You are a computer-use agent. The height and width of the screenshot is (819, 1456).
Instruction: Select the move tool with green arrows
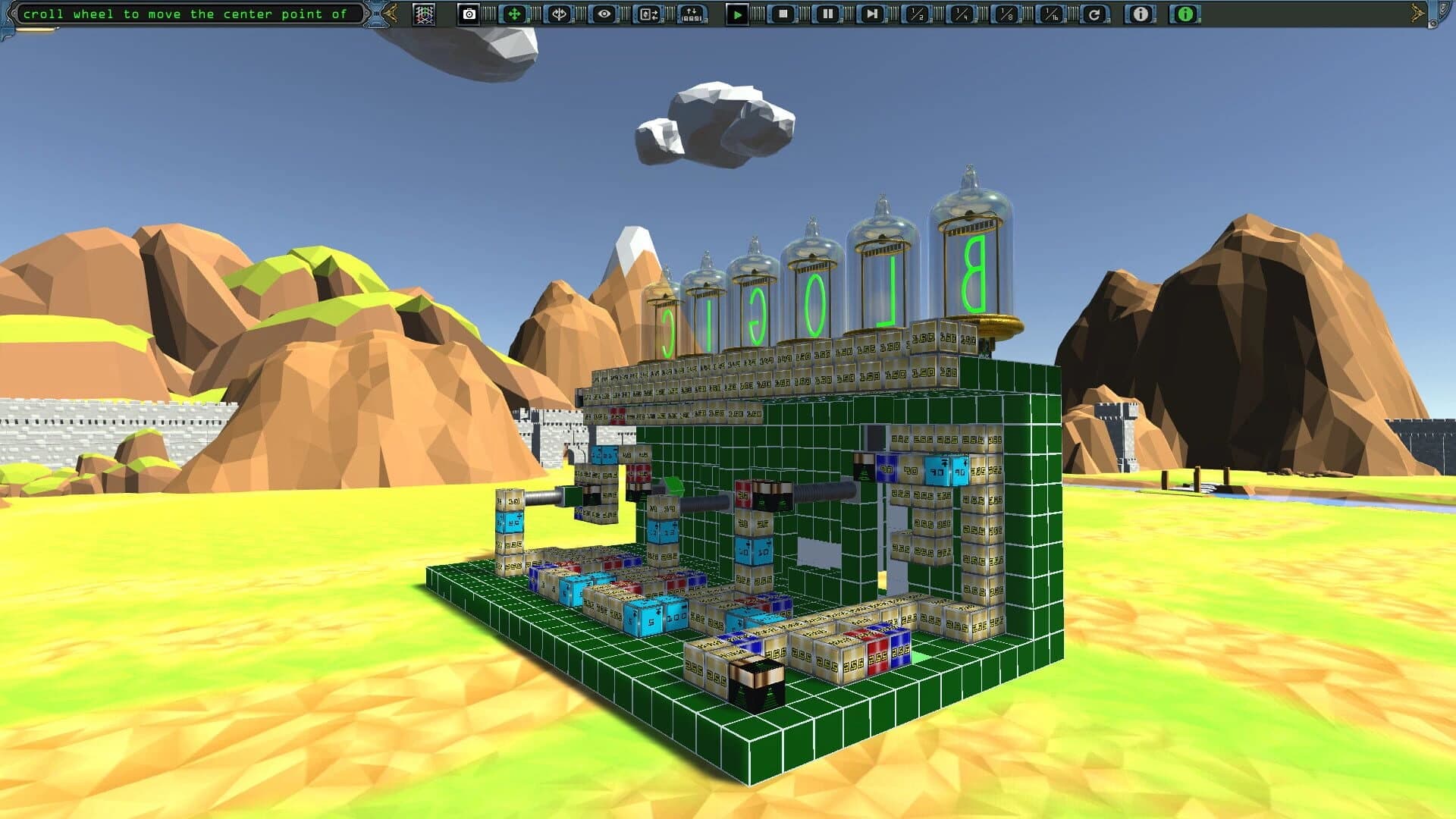(x=515, y=13)
